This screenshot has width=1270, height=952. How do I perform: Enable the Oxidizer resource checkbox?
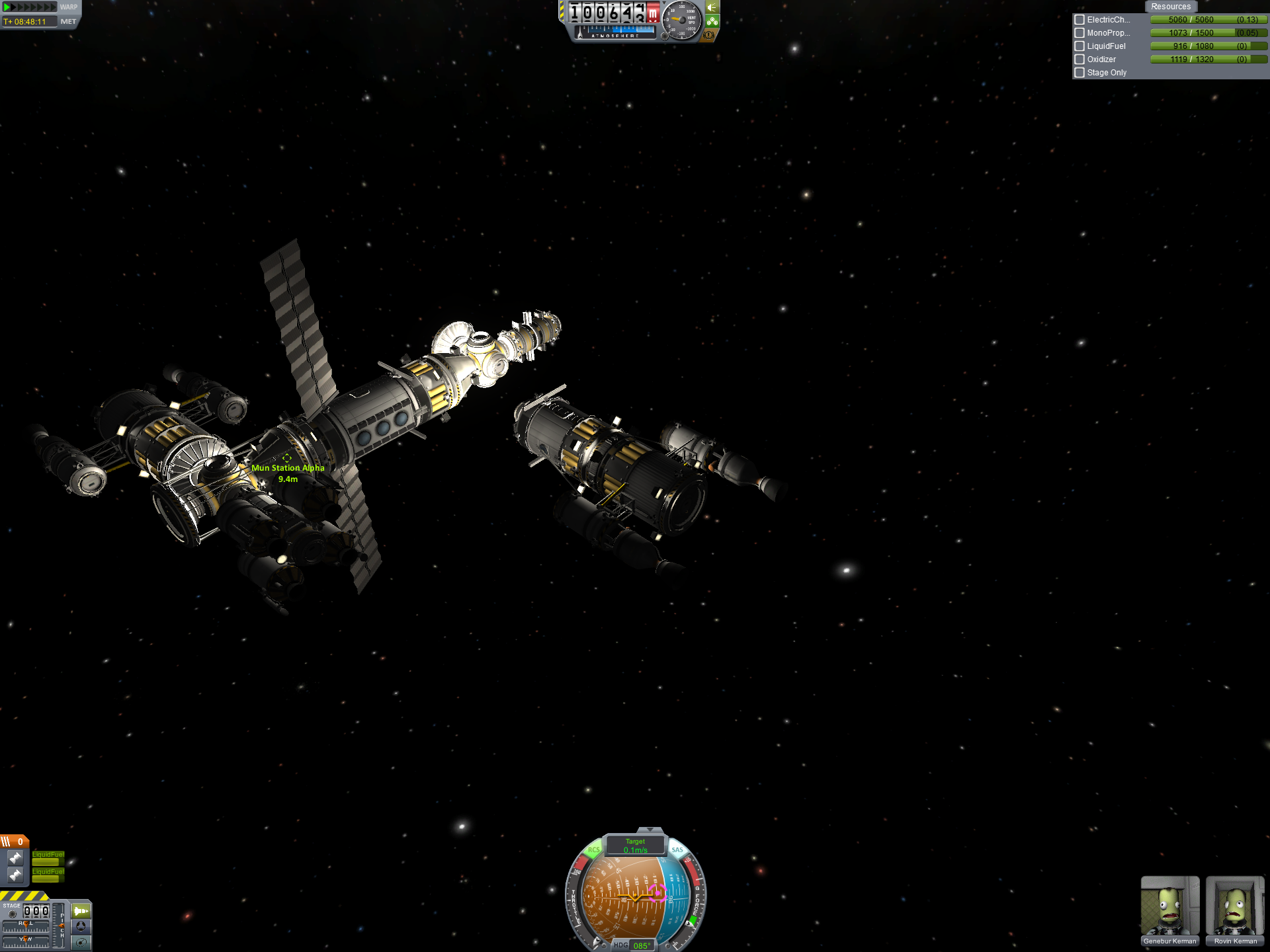click(x=1079, y=59)
